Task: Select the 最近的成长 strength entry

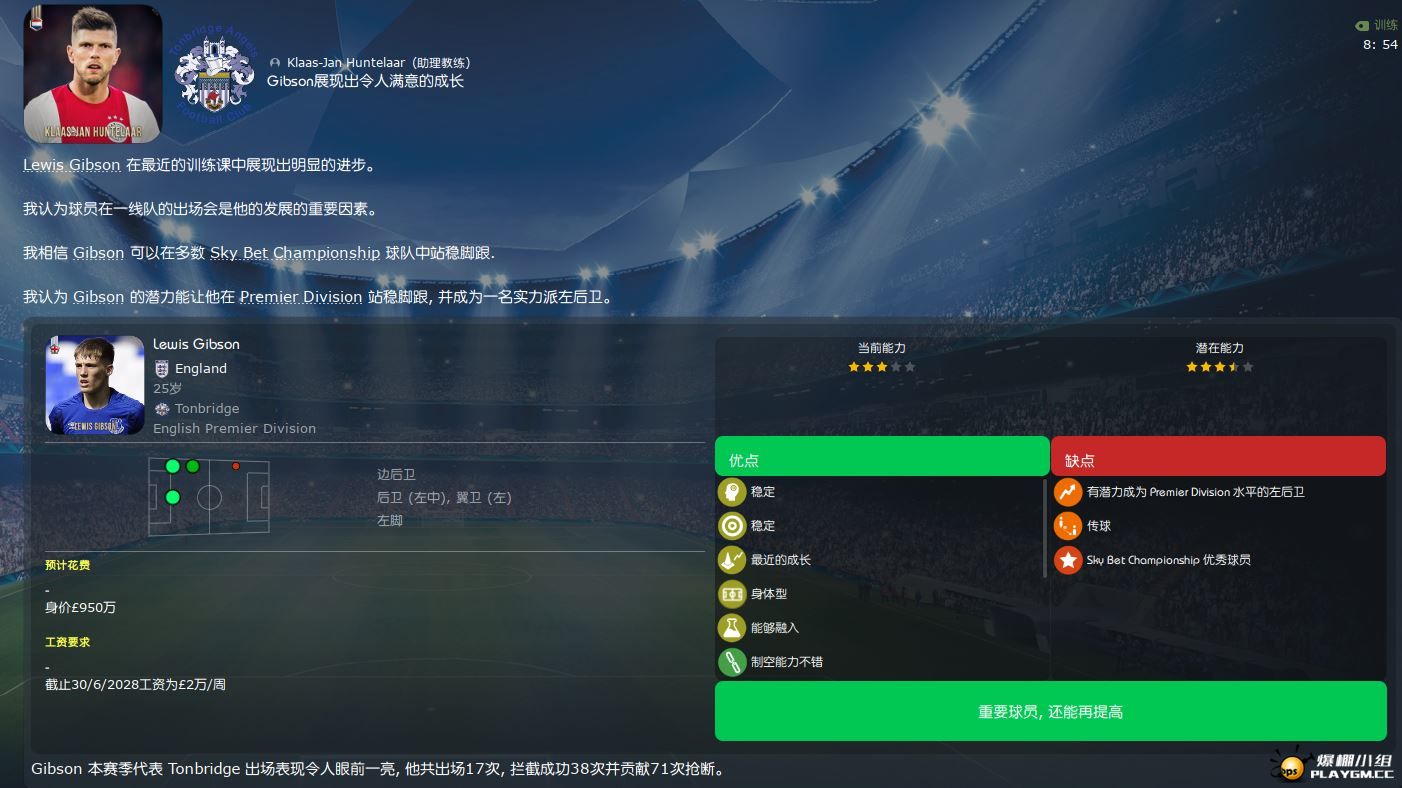Action: [780, 560]
